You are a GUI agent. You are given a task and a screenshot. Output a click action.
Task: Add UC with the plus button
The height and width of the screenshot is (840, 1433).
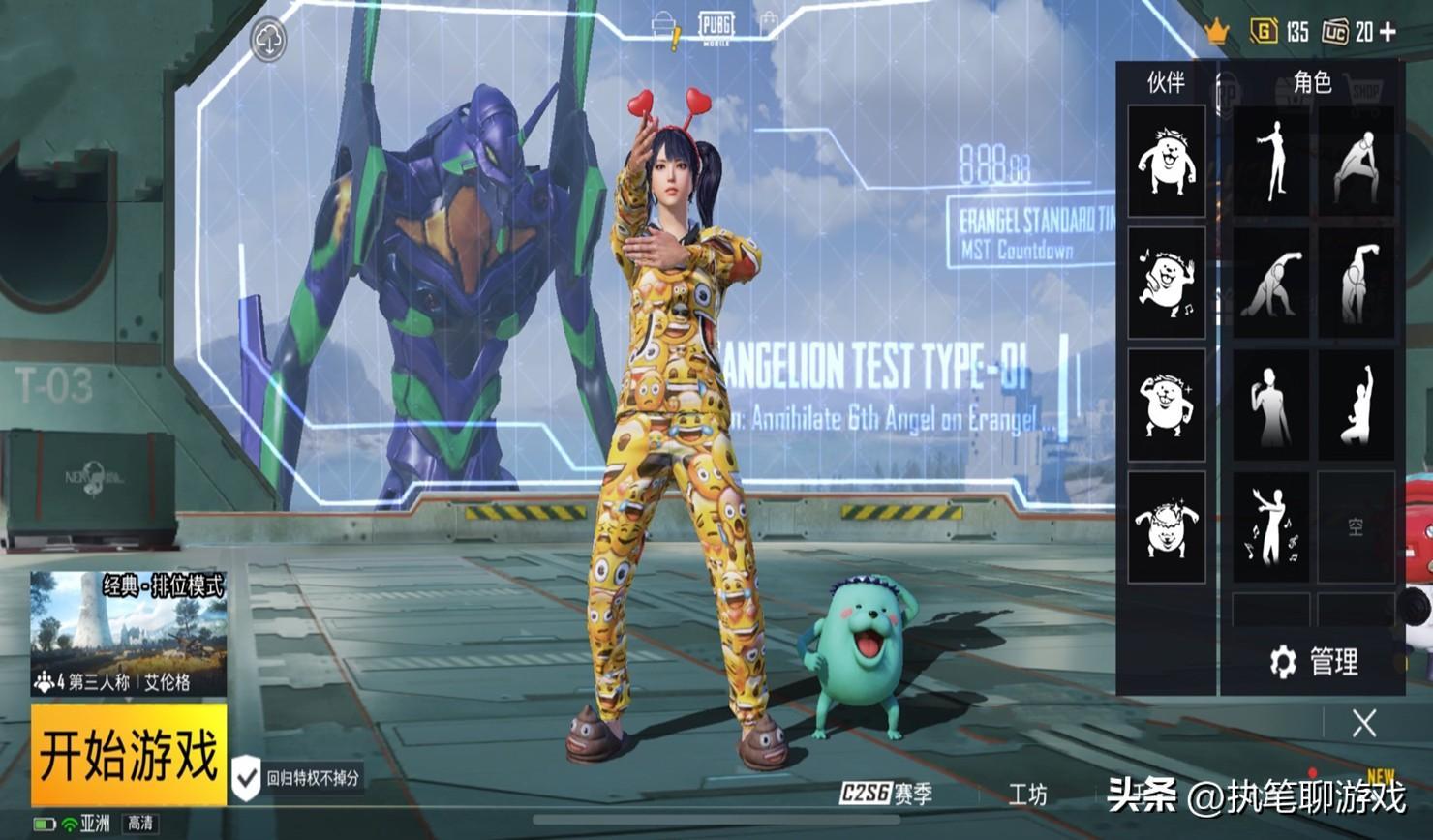click(1388, 32)
